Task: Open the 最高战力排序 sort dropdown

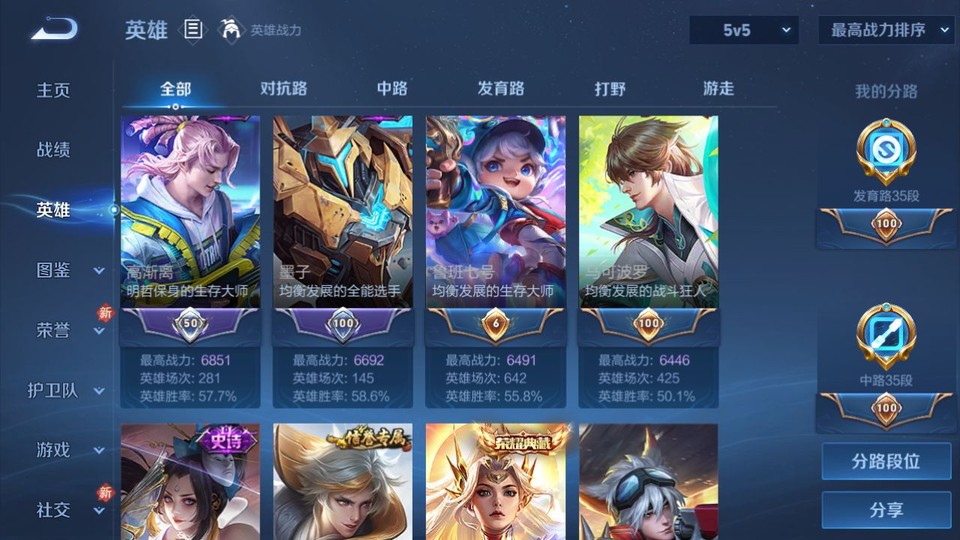Action: (887, 30)
